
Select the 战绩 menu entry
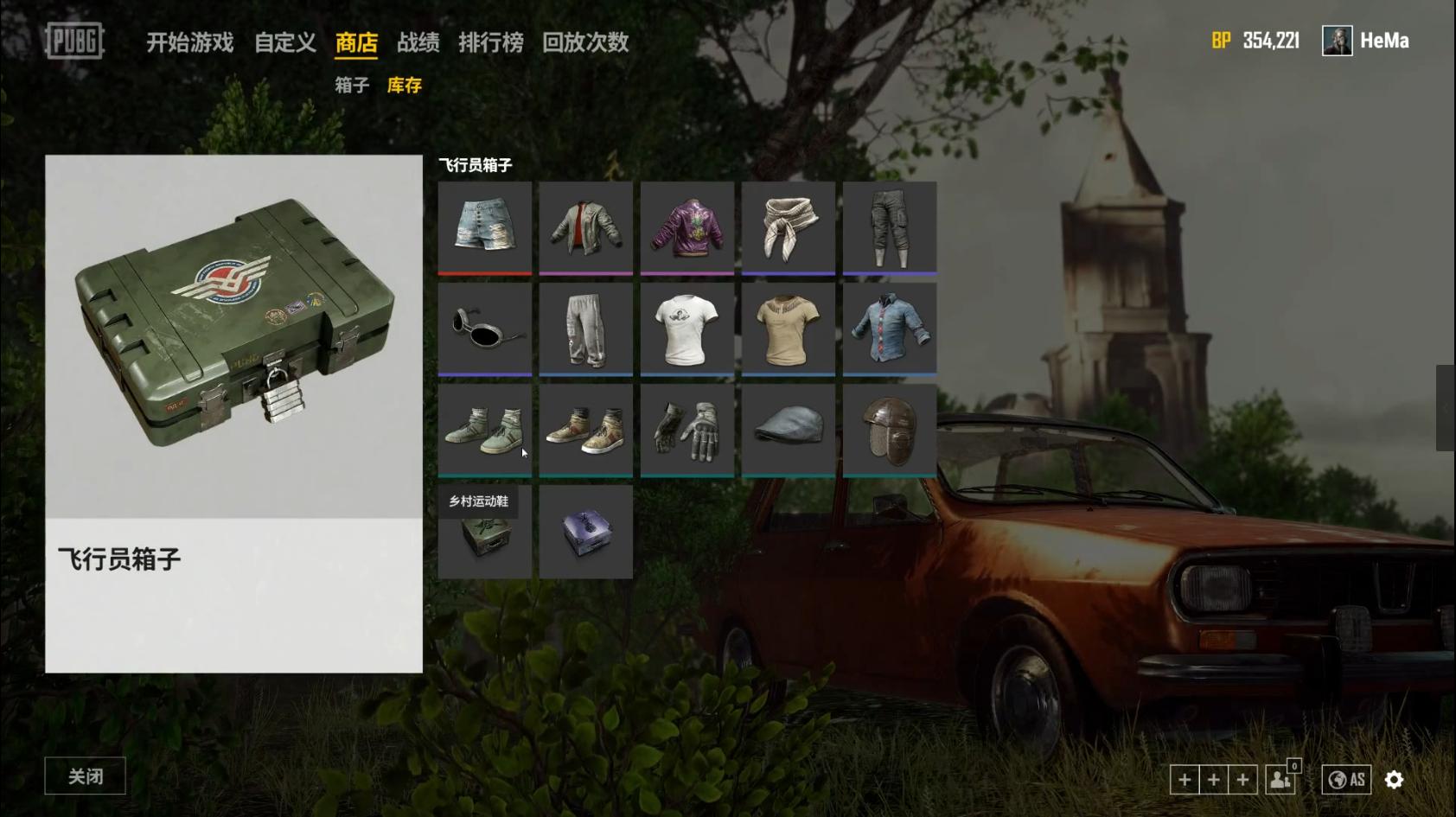(x=418, y=42)
